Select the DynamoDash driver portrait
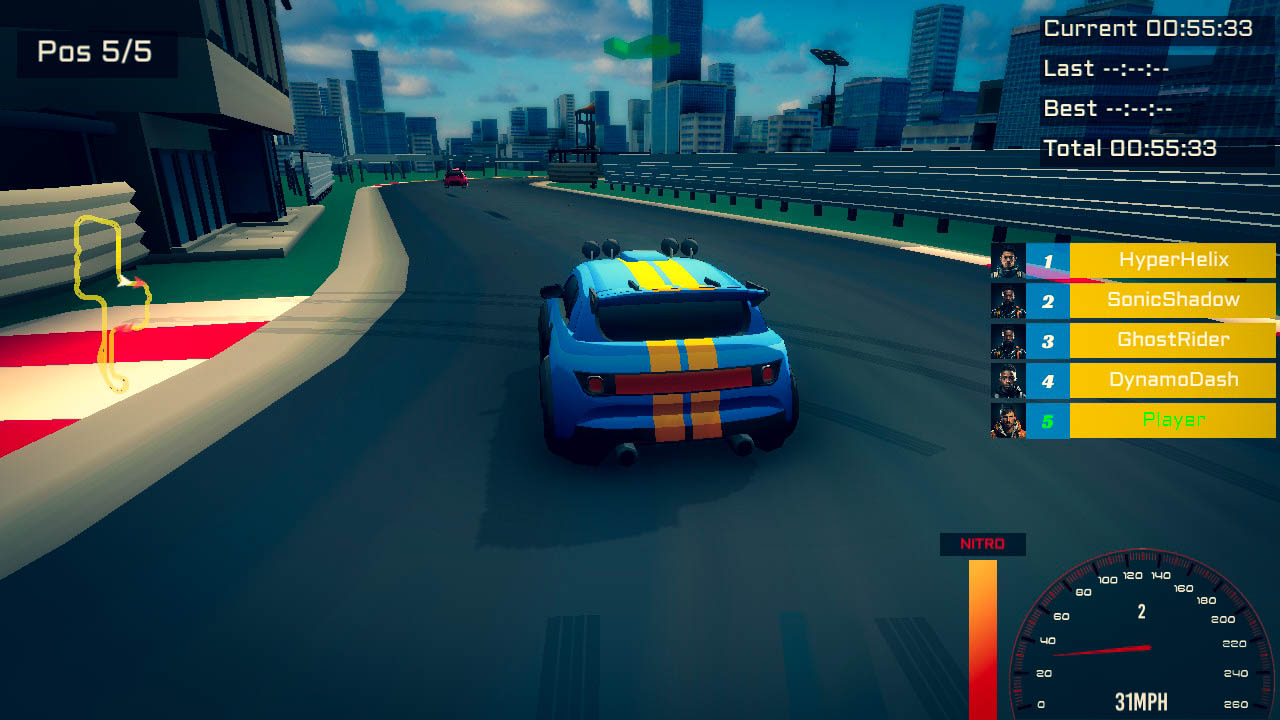 1010,380
